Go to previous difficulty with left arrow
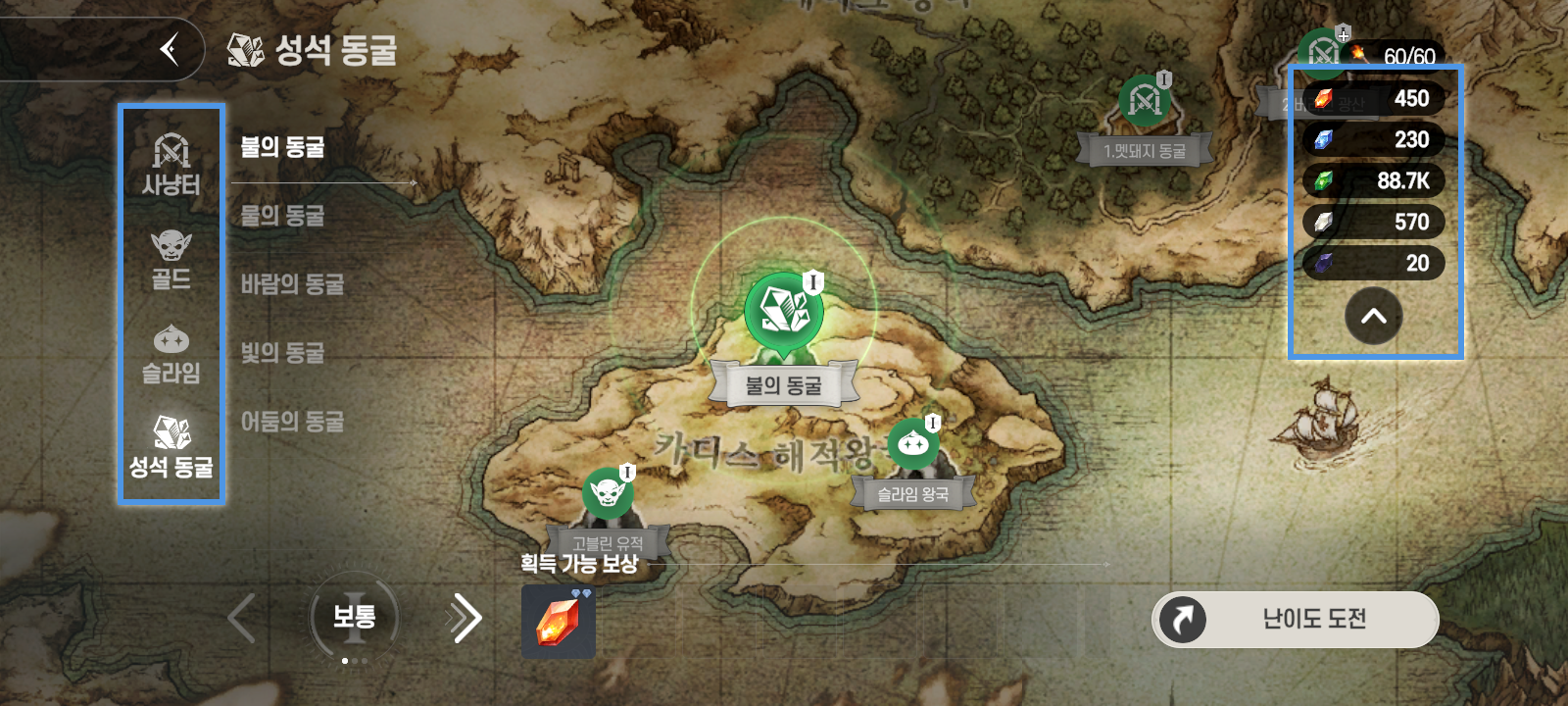This screenshot has height=706, width=1568. (x=241, y=618)
